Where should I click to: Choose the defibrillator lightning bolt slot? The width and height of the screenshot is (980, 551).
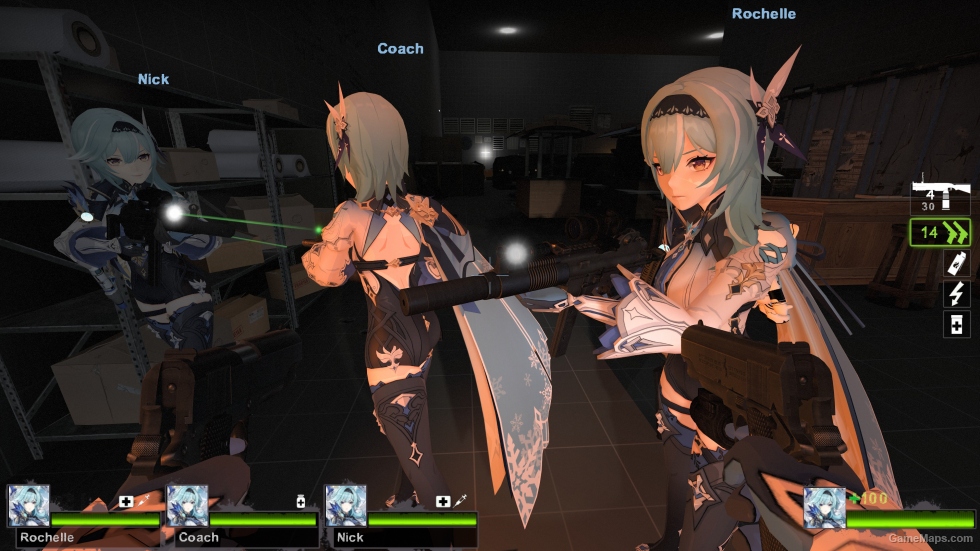click(x=956, y=294)
